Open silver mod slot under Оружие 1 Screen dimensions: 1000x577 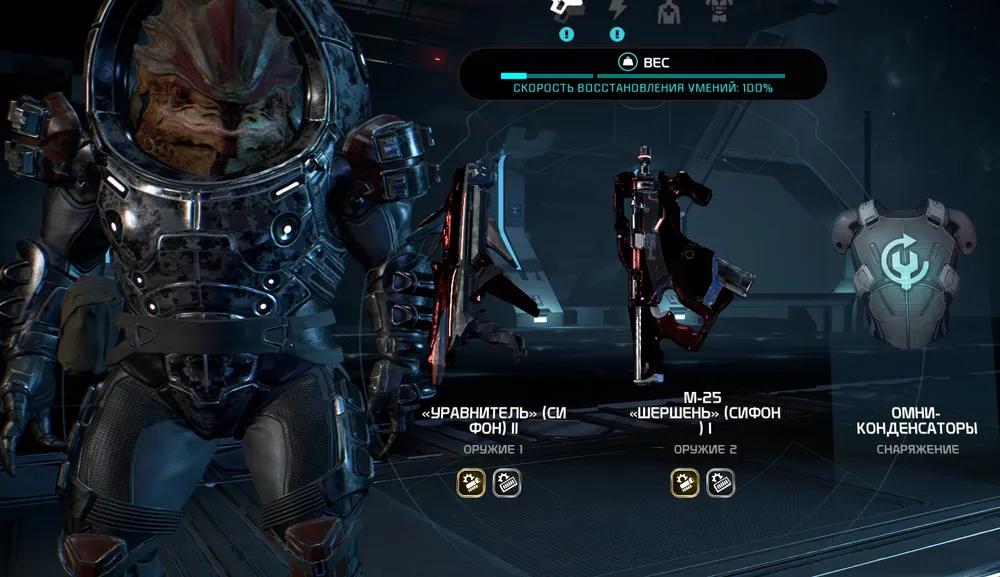(x=507, y=485)
